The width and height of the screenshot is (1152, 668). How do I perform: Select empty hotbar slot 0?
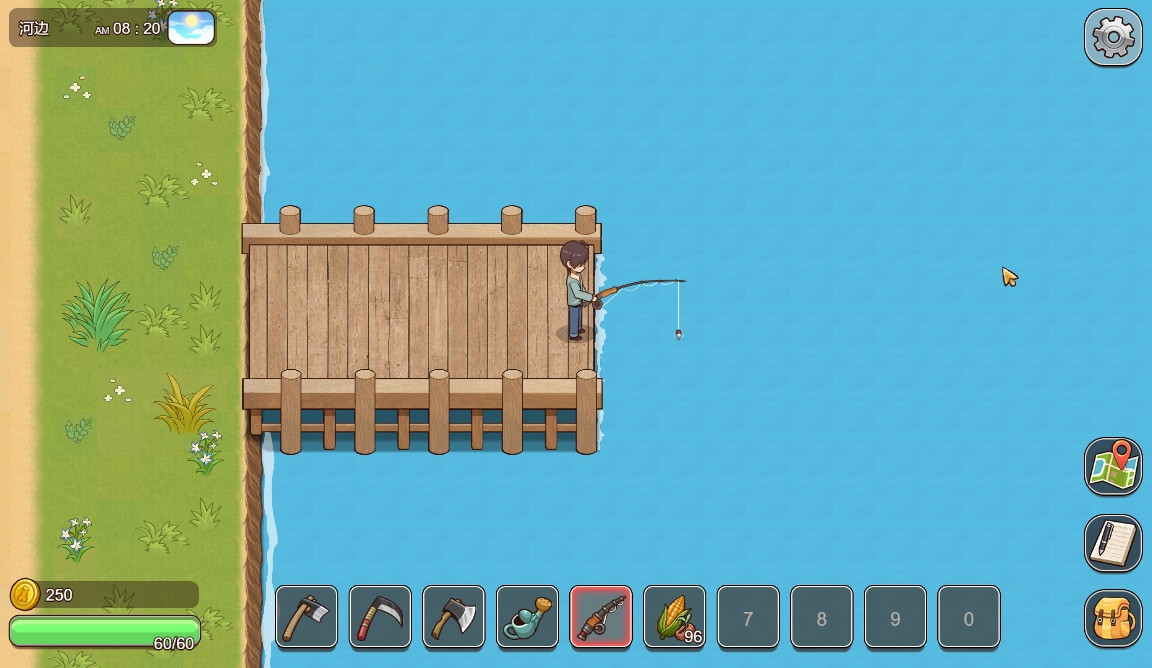pos(968,617)
